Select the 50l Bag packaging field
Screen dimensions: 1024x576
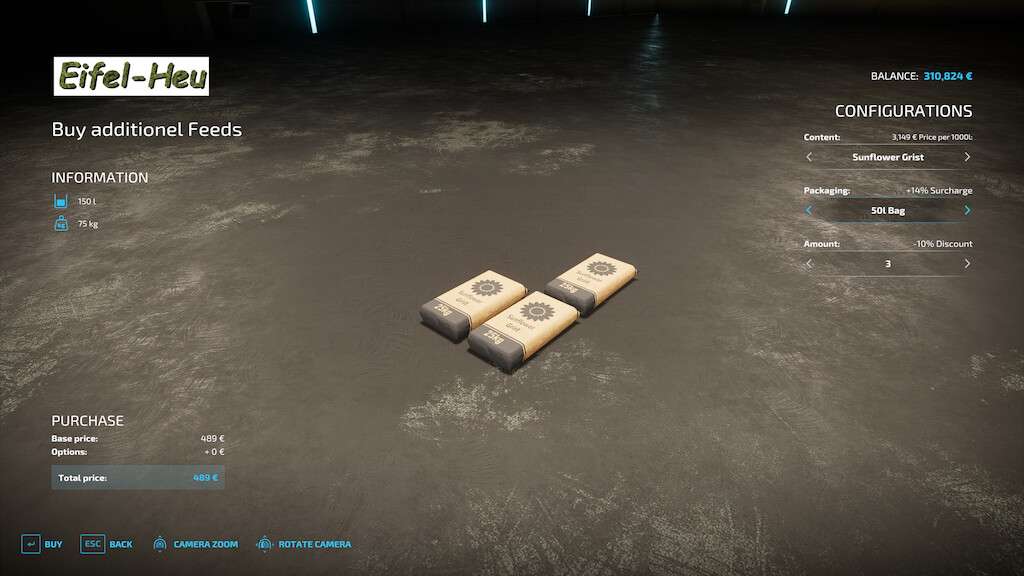(x=888, y=210)
